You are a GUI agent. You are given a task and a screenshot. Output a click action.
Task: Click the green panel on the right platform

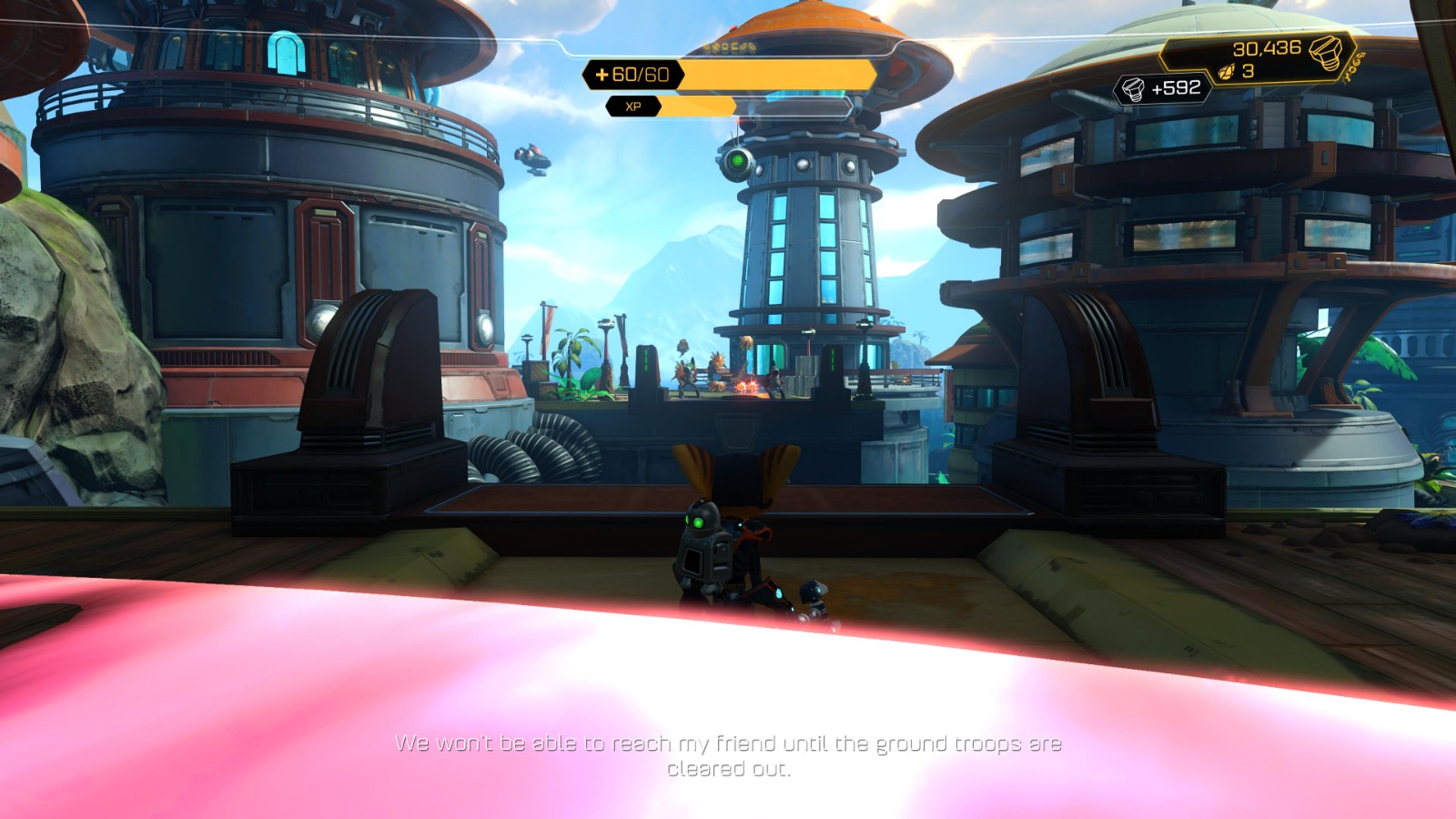833,361
